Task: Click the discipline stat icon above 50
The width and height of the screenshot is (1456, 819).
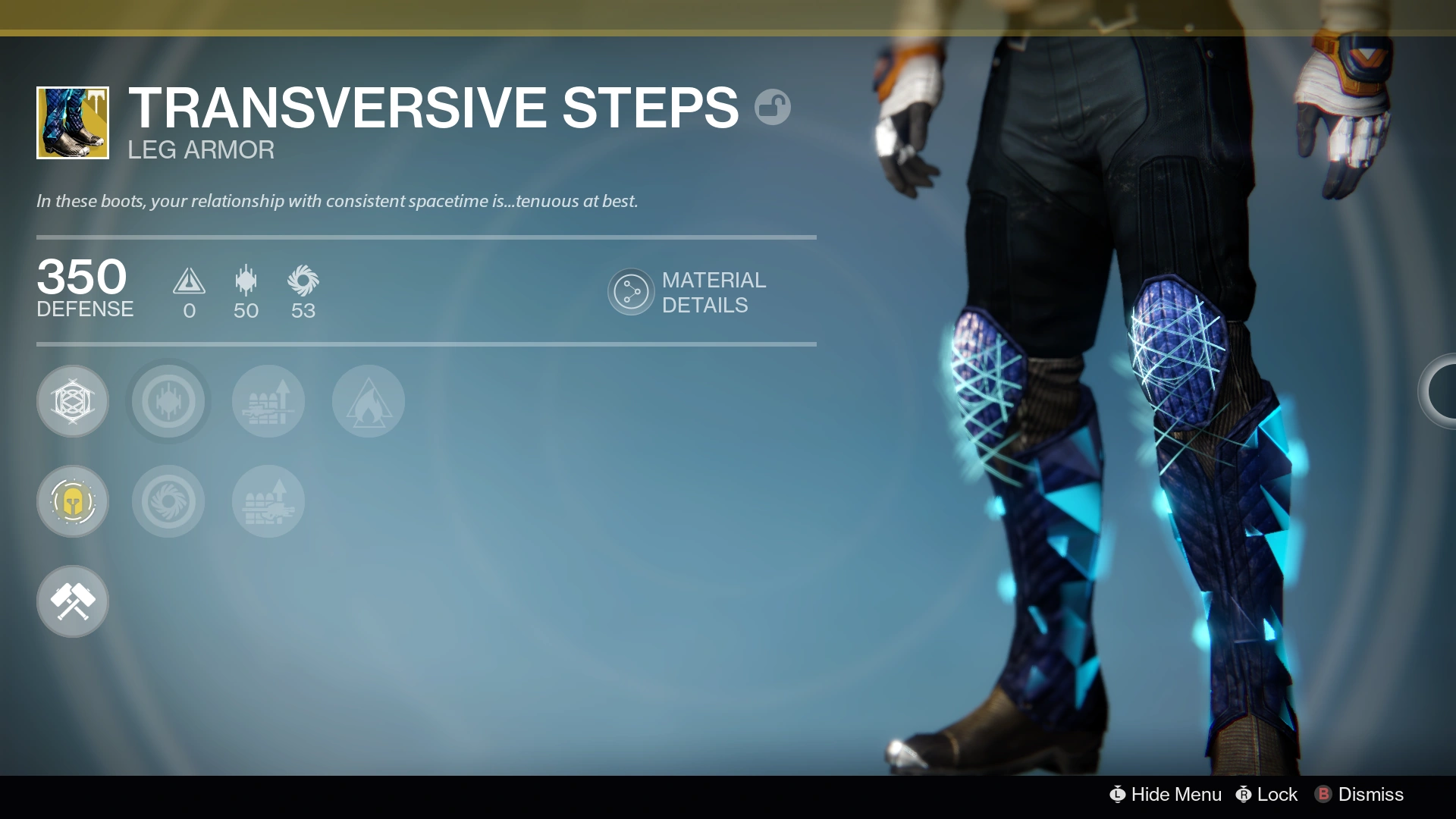Action: [245, 282]
